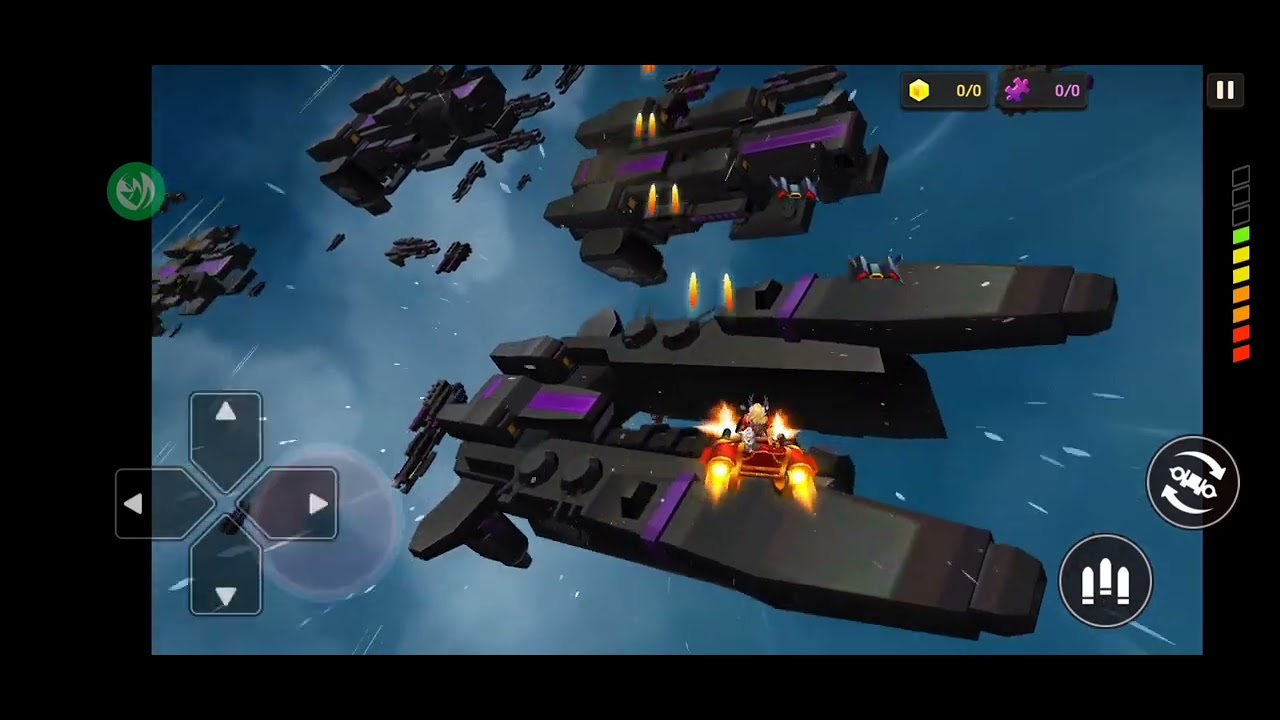Fire weapons with the bullets button
This screenshot has width=1280, height=720.
pyautogui.click(x=1105, y=581)
